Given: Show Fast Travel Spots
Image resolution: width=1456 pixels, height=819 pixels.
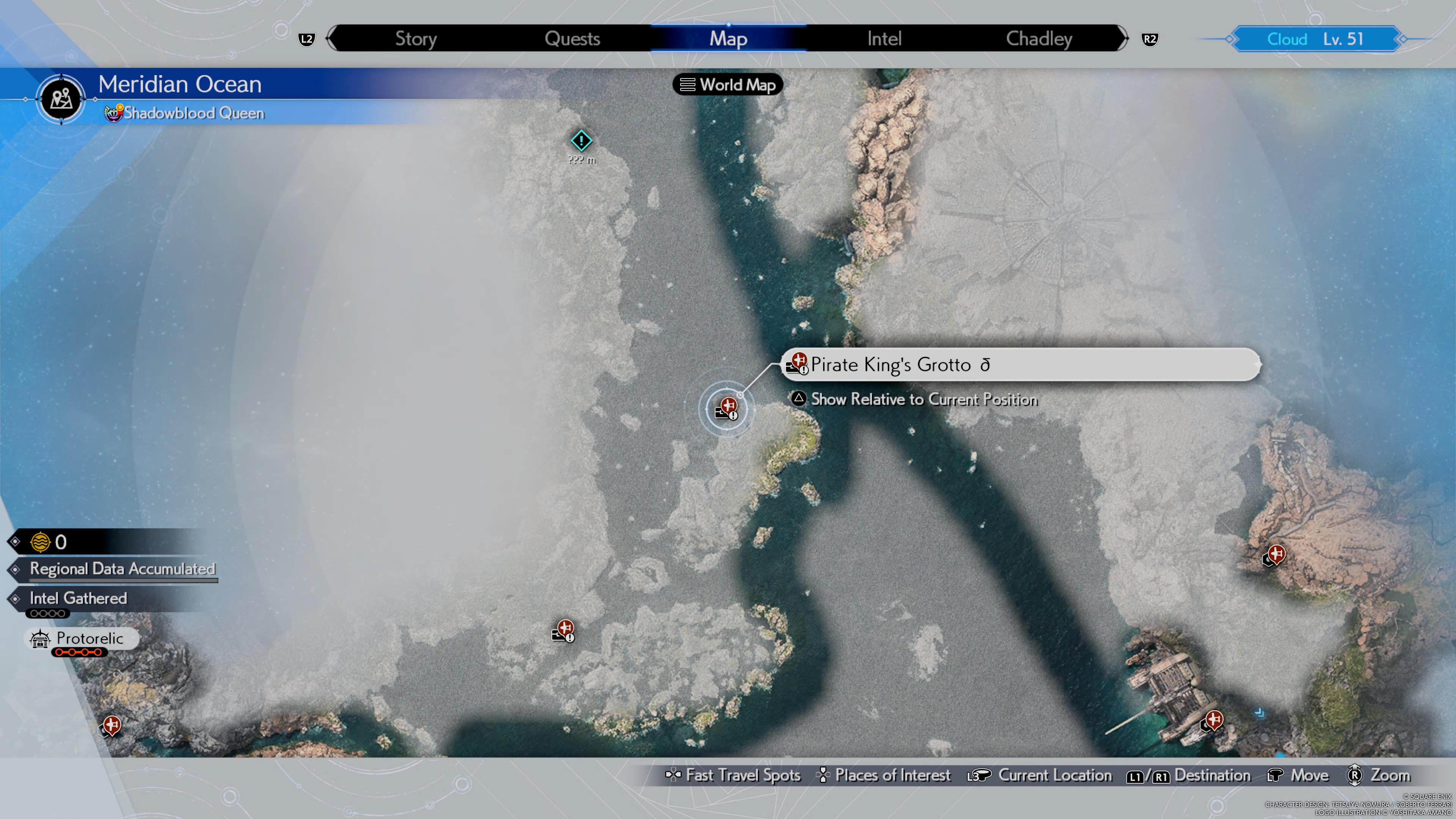Looking at the screenshot, I should click(733, 775).
